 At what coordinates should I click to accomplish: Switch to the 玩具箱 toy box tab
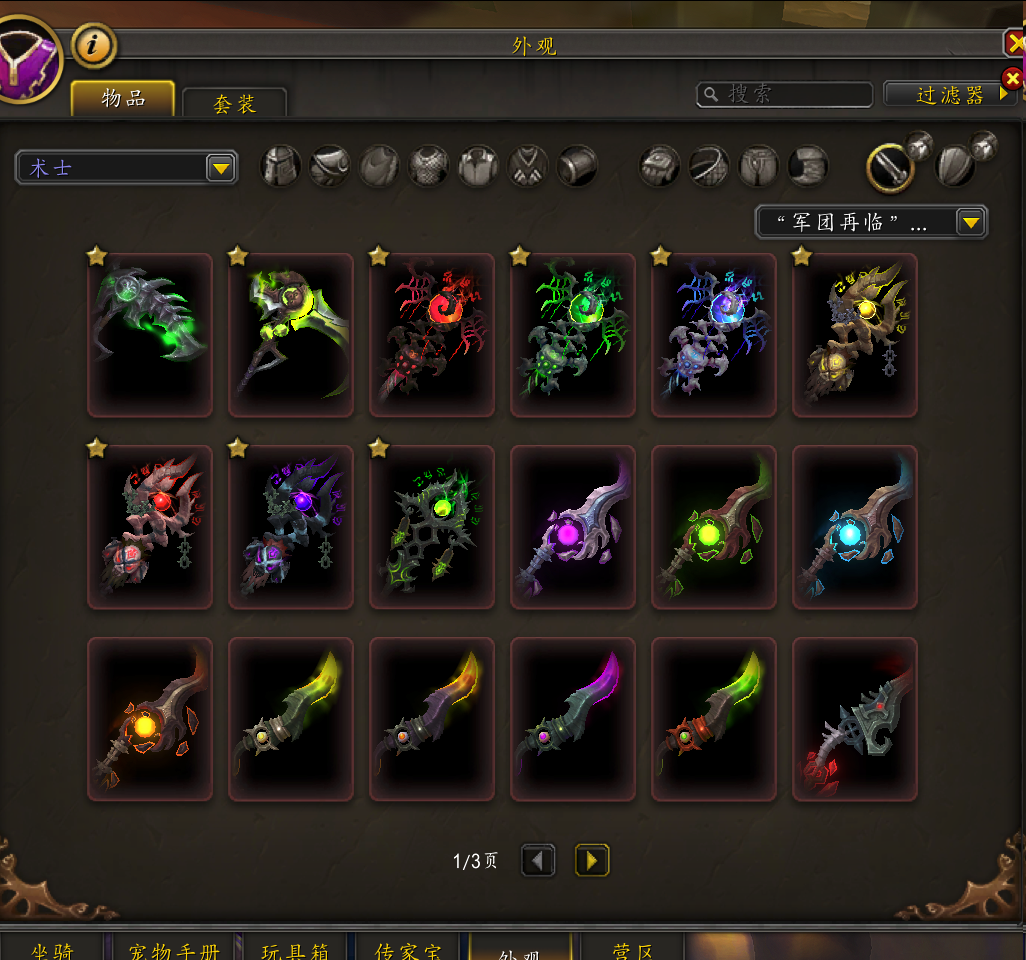coord(295,947)
